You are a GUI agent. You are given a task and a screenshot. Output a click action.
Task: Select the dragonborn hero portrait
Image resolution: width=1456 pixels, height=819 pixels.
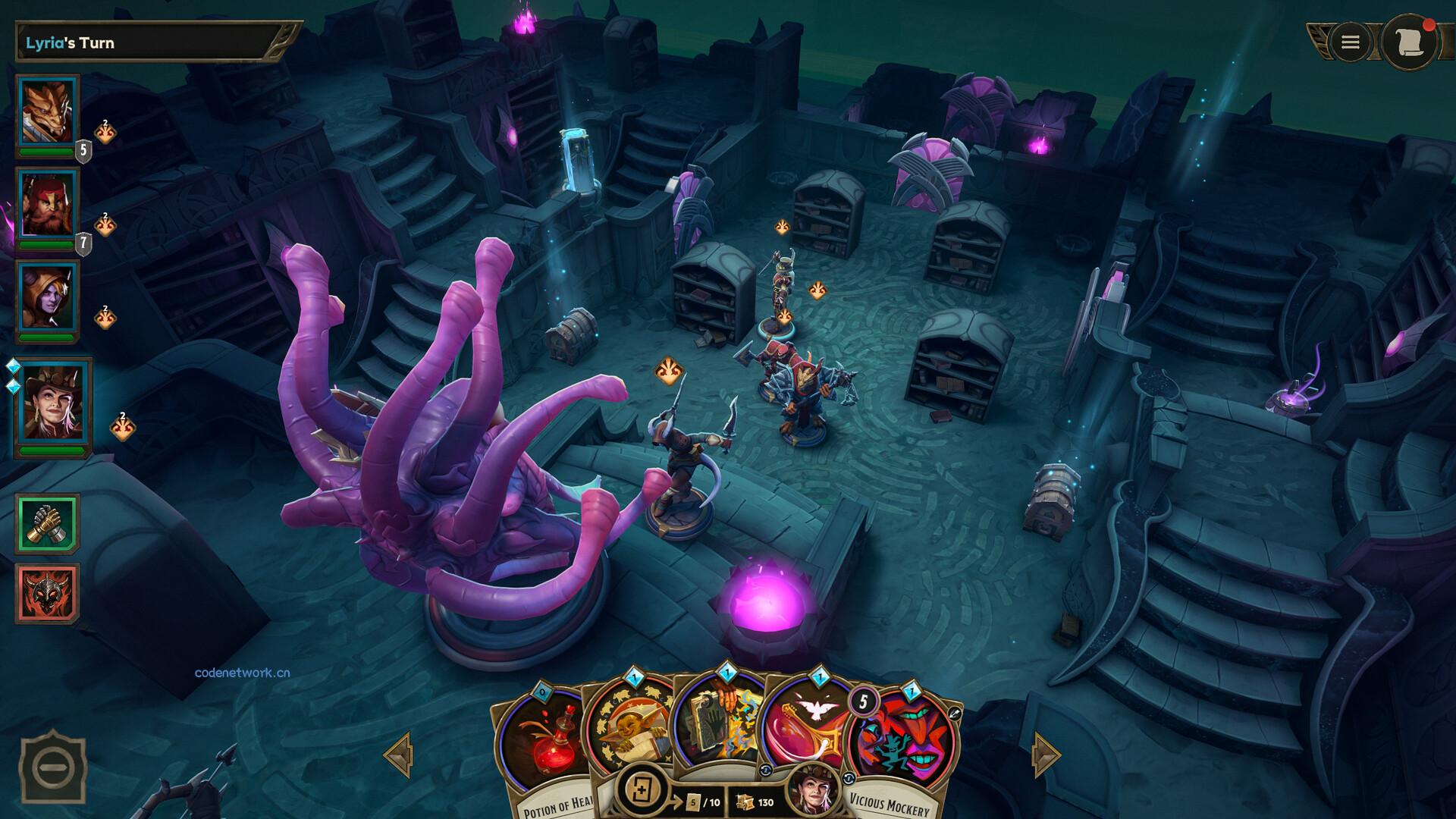click(47, 112)
